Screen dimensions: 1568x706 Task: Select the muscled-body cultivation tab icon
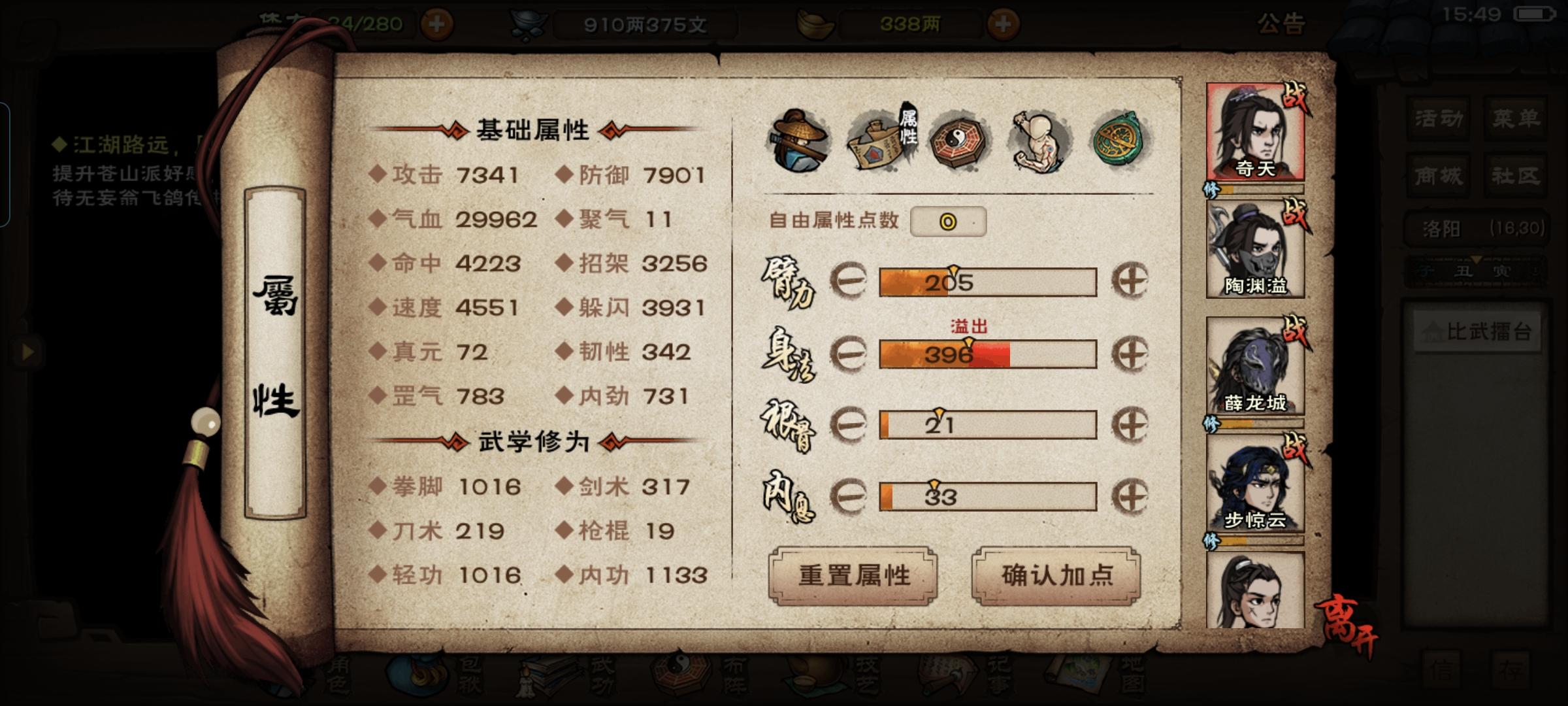tap(1039, 141)
